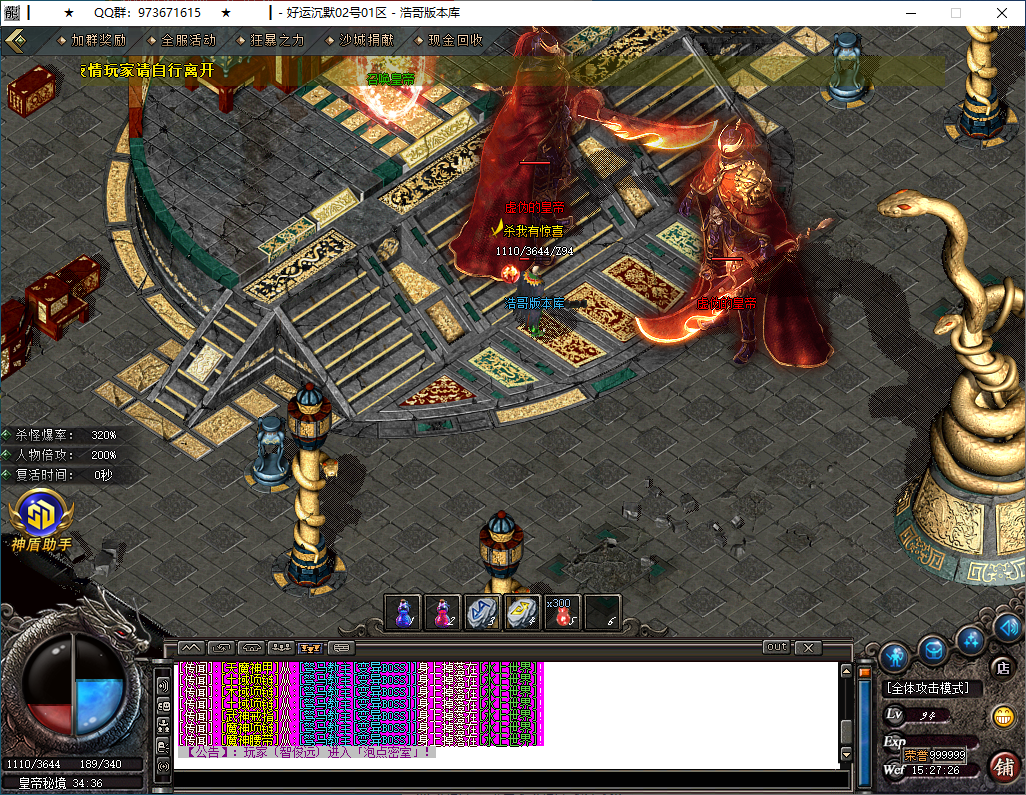Close the chat panel with the X button
The height and width of the screenshot is (795, 1026).
808,647
